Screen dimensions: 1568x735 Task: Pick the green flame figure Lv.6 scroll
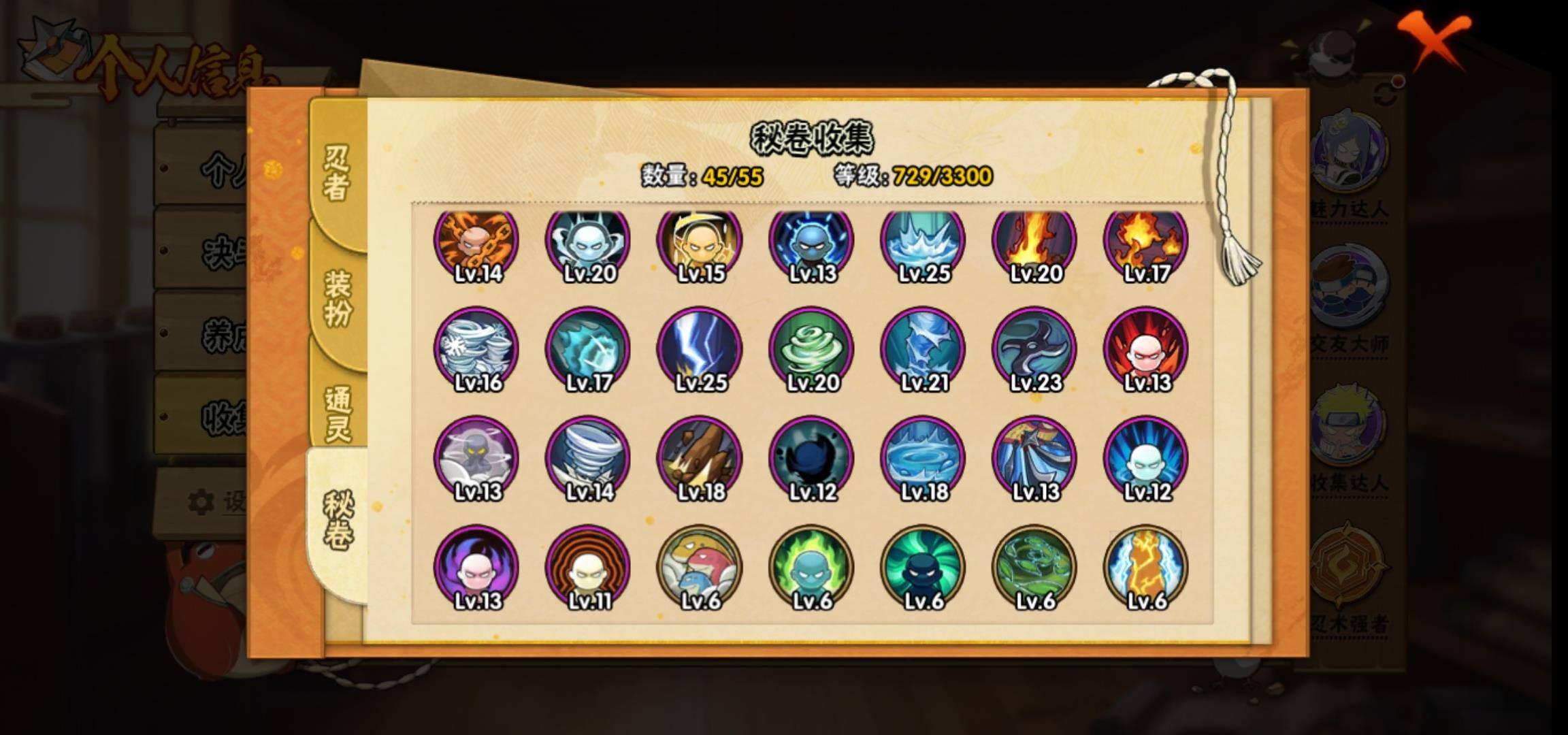[812, 567]
